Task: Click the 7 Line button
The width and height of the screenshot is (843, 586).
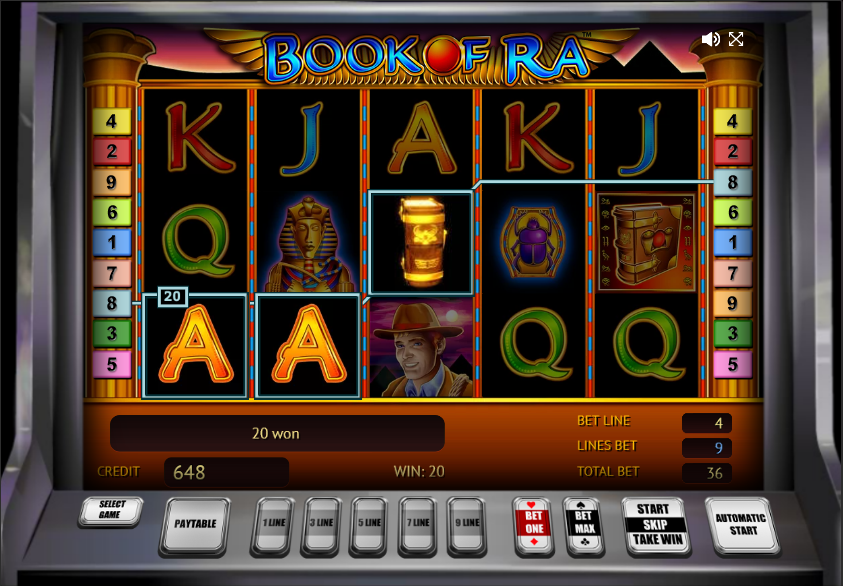Action: coord(420,523)
